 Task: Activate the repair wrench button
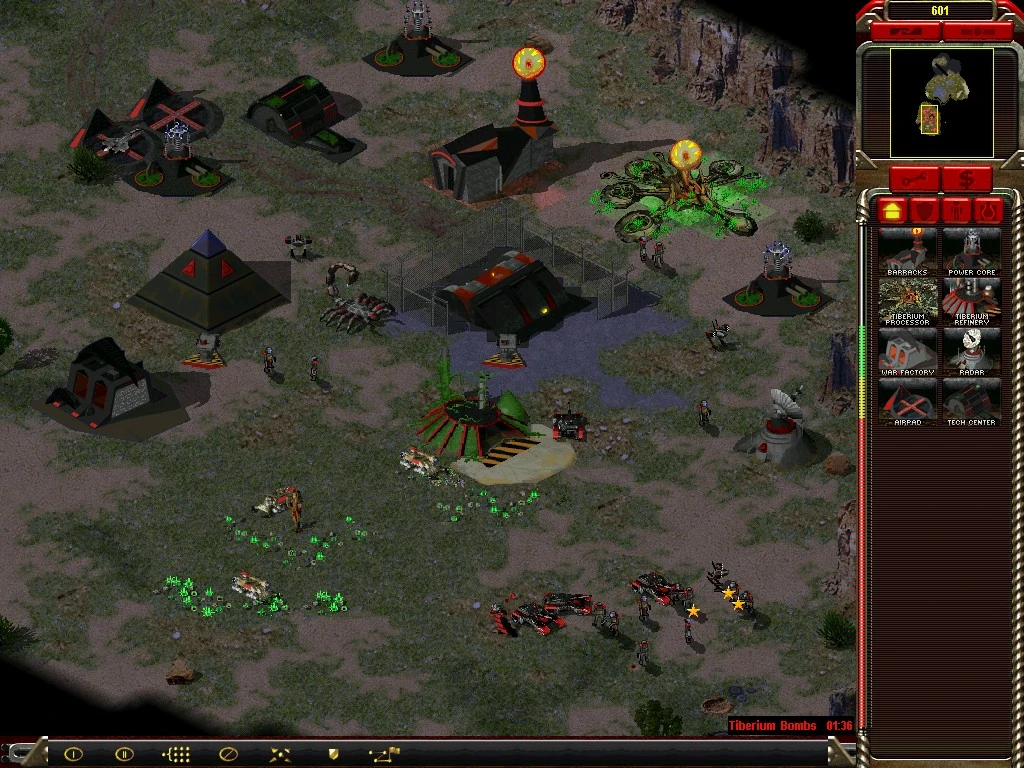(x=915, y=180)
